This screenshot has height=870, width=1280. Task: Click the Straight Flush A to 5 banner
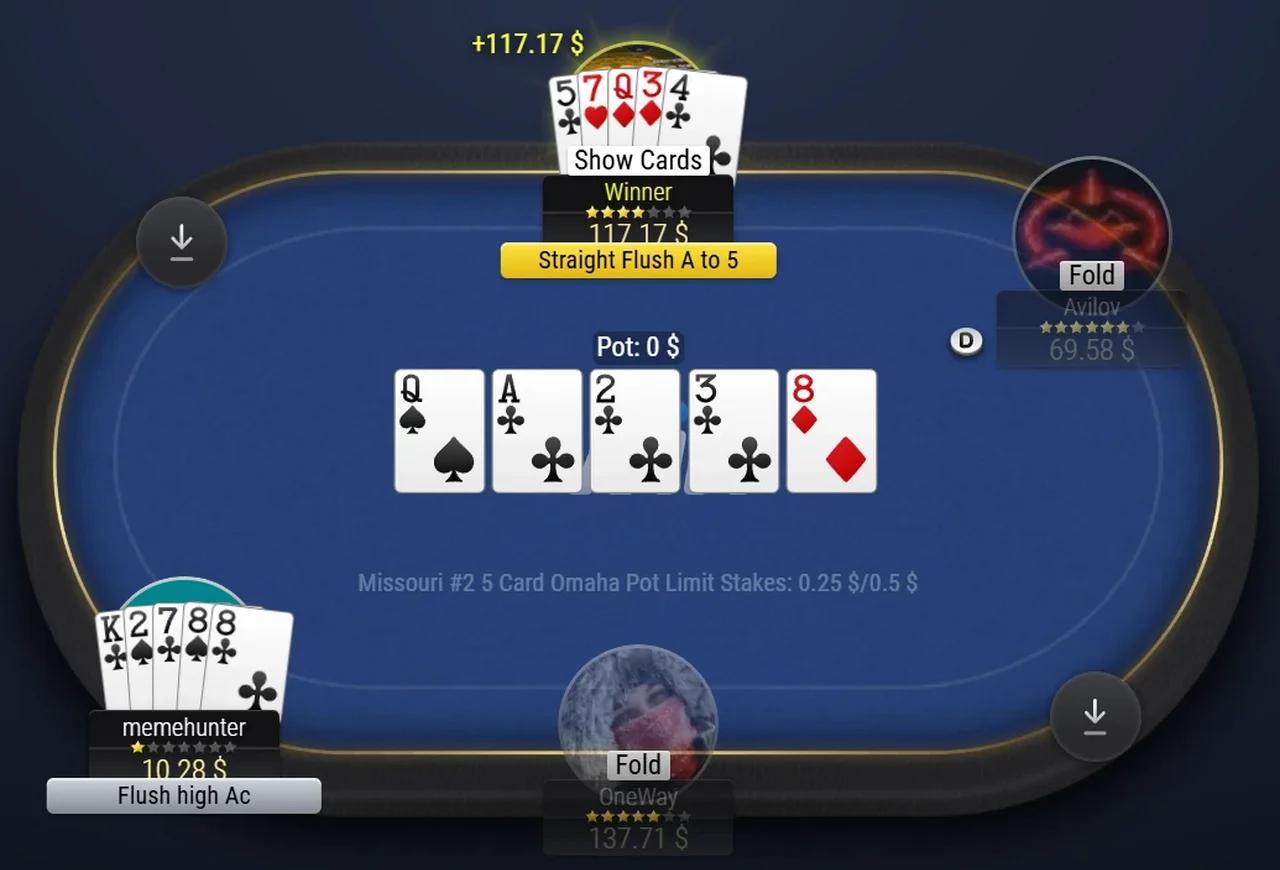637,260
